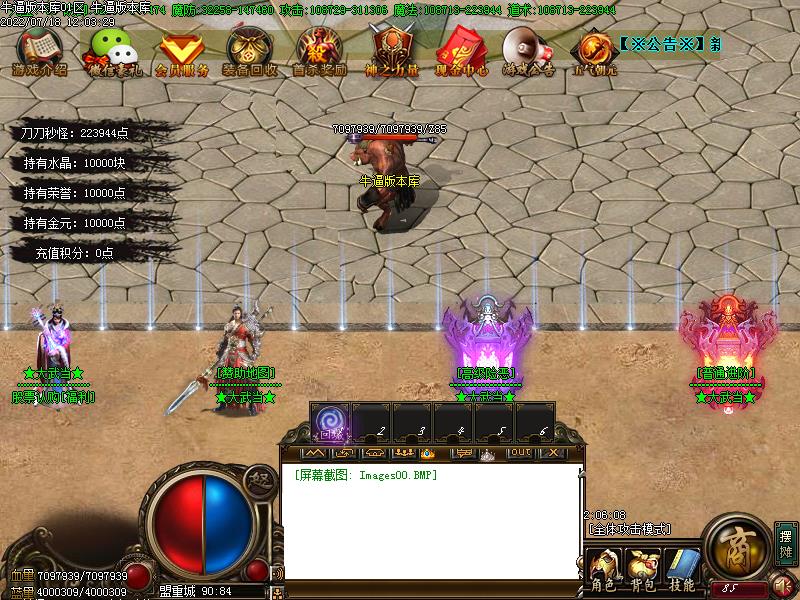This screenshot has height=600, width=800.
Task: Open the 游戏公告 megaphone announcement icon
Action: coord(528,50)
